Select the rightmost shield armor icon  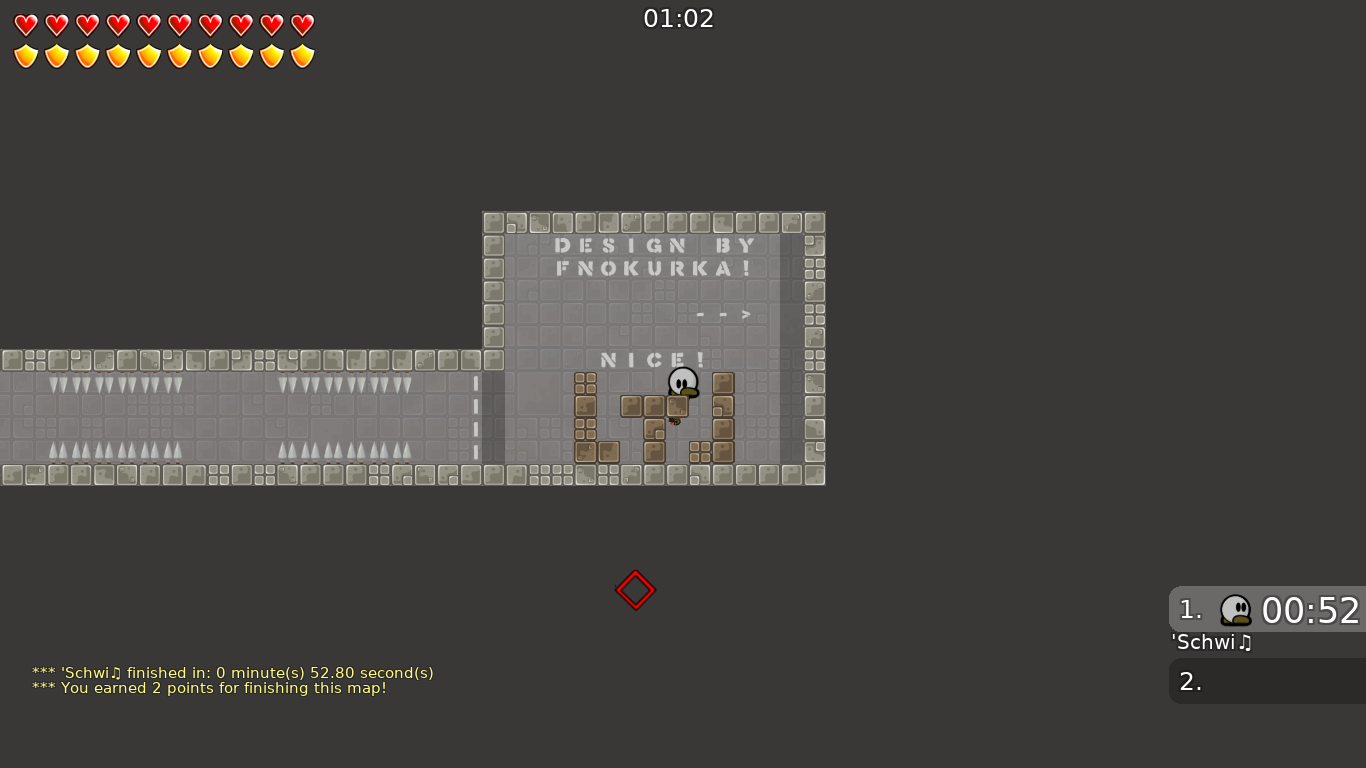(301, 56)
